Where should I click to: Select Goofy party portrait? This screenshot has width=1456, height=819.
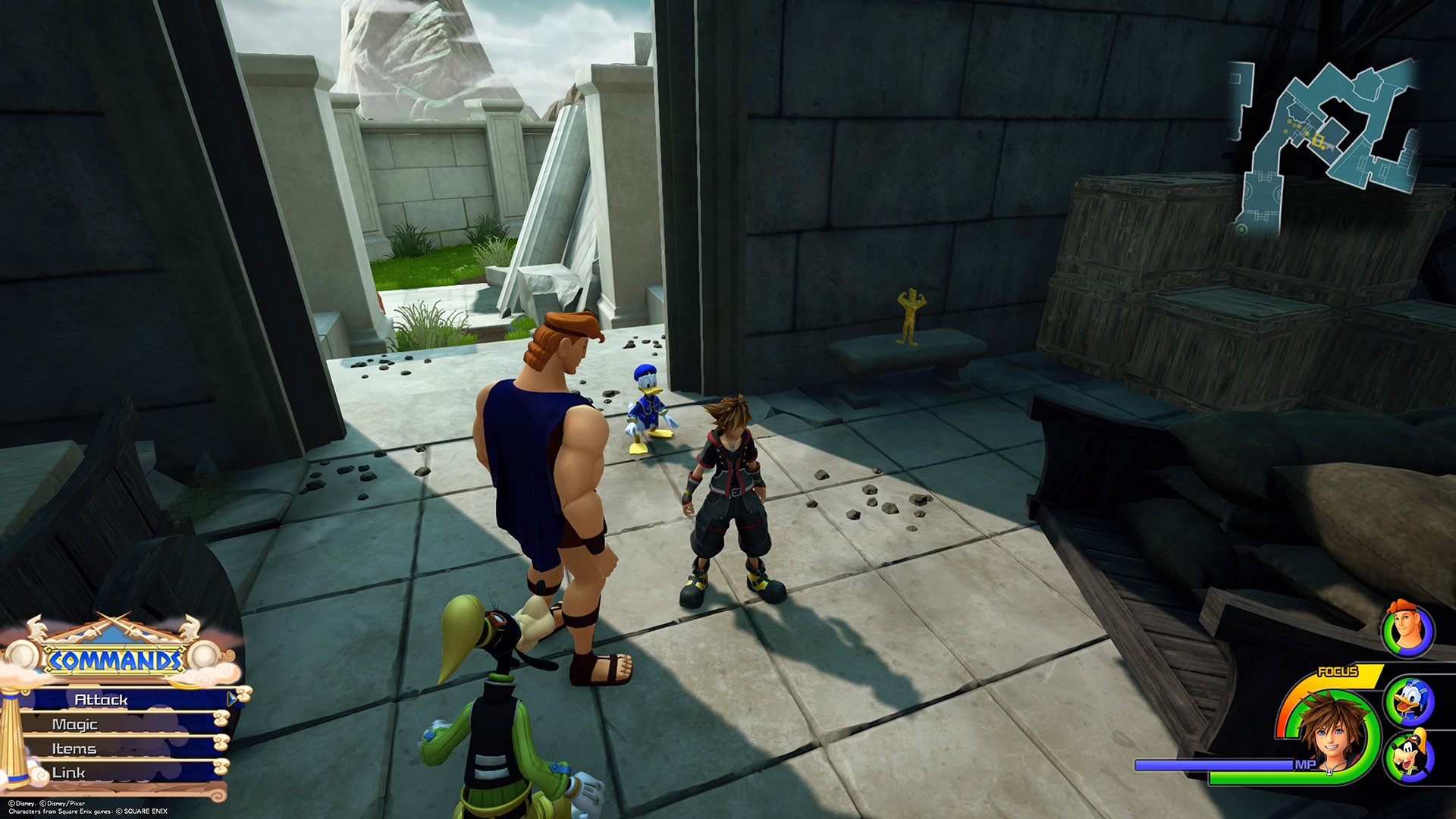pyautogui.click(x=1409, y=755)
